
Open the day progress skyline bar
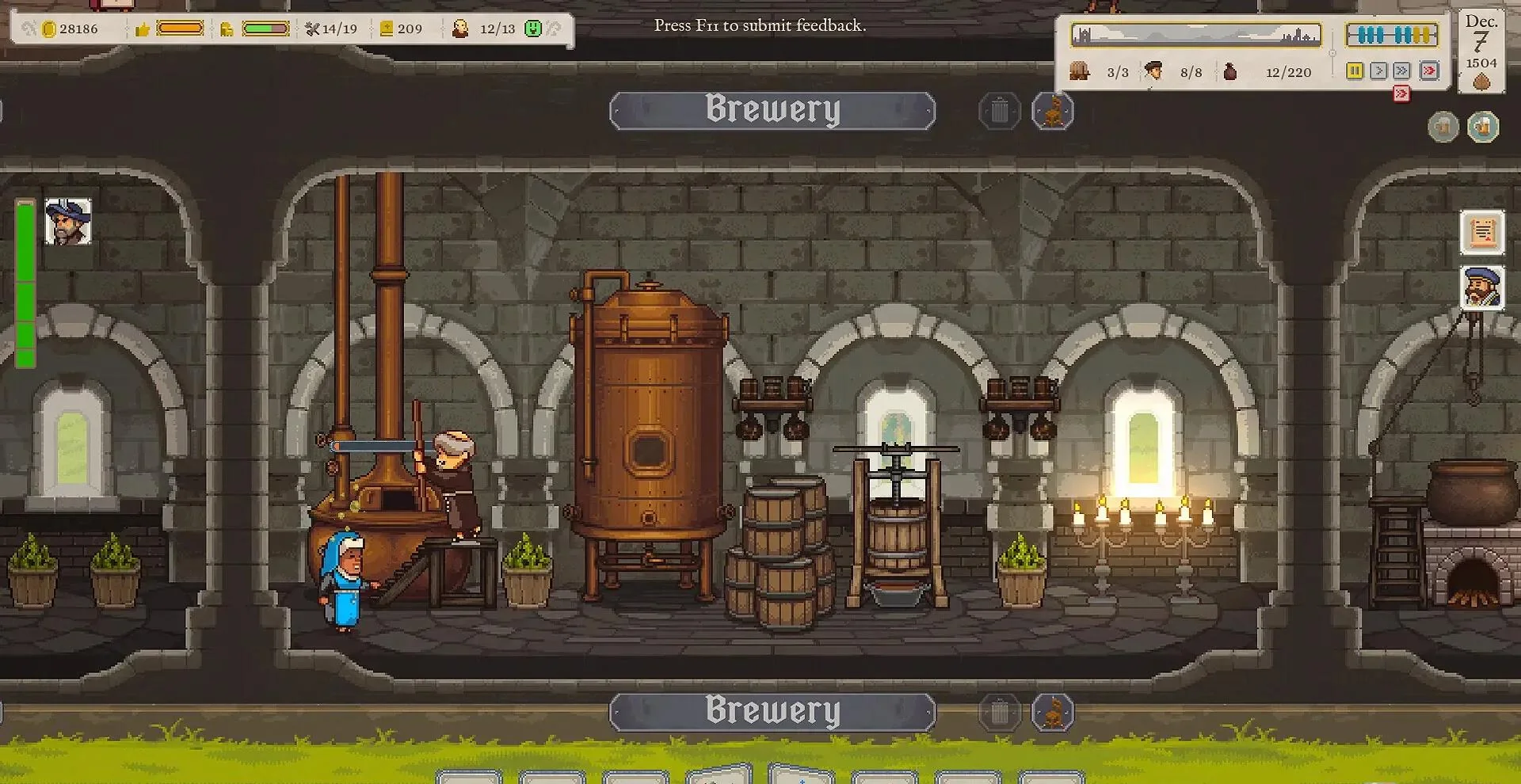[x=1195, y=35]
